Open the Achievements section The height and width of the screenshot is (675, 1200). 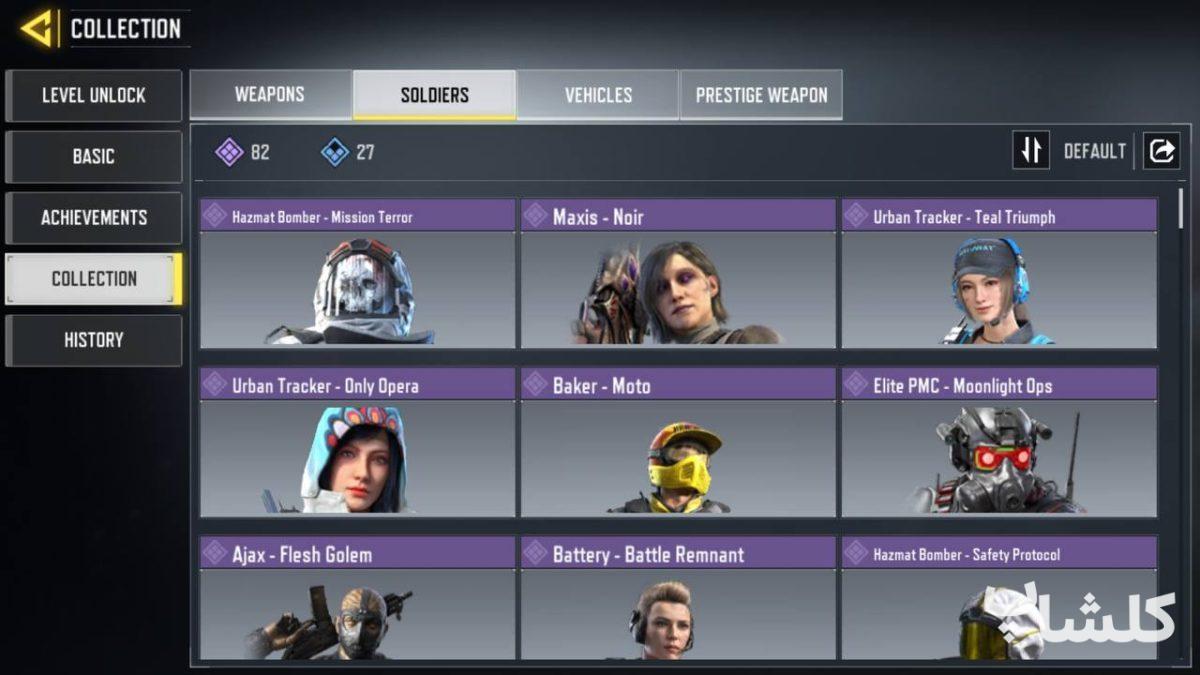point(93,218)
